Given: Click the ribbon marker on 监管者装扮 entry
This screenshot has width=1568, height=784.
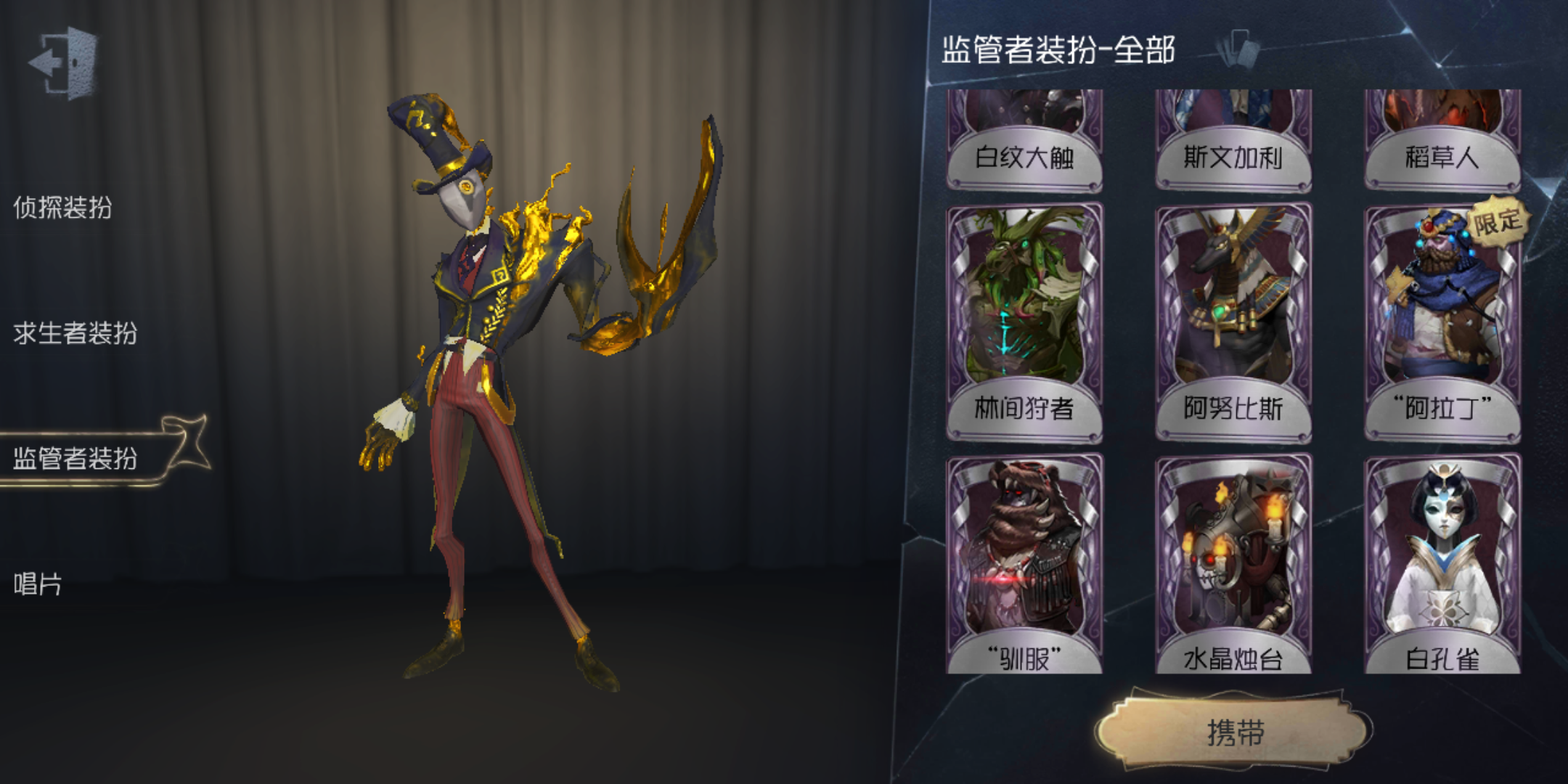Looking at the screenshot, I should tap(187, 443).
